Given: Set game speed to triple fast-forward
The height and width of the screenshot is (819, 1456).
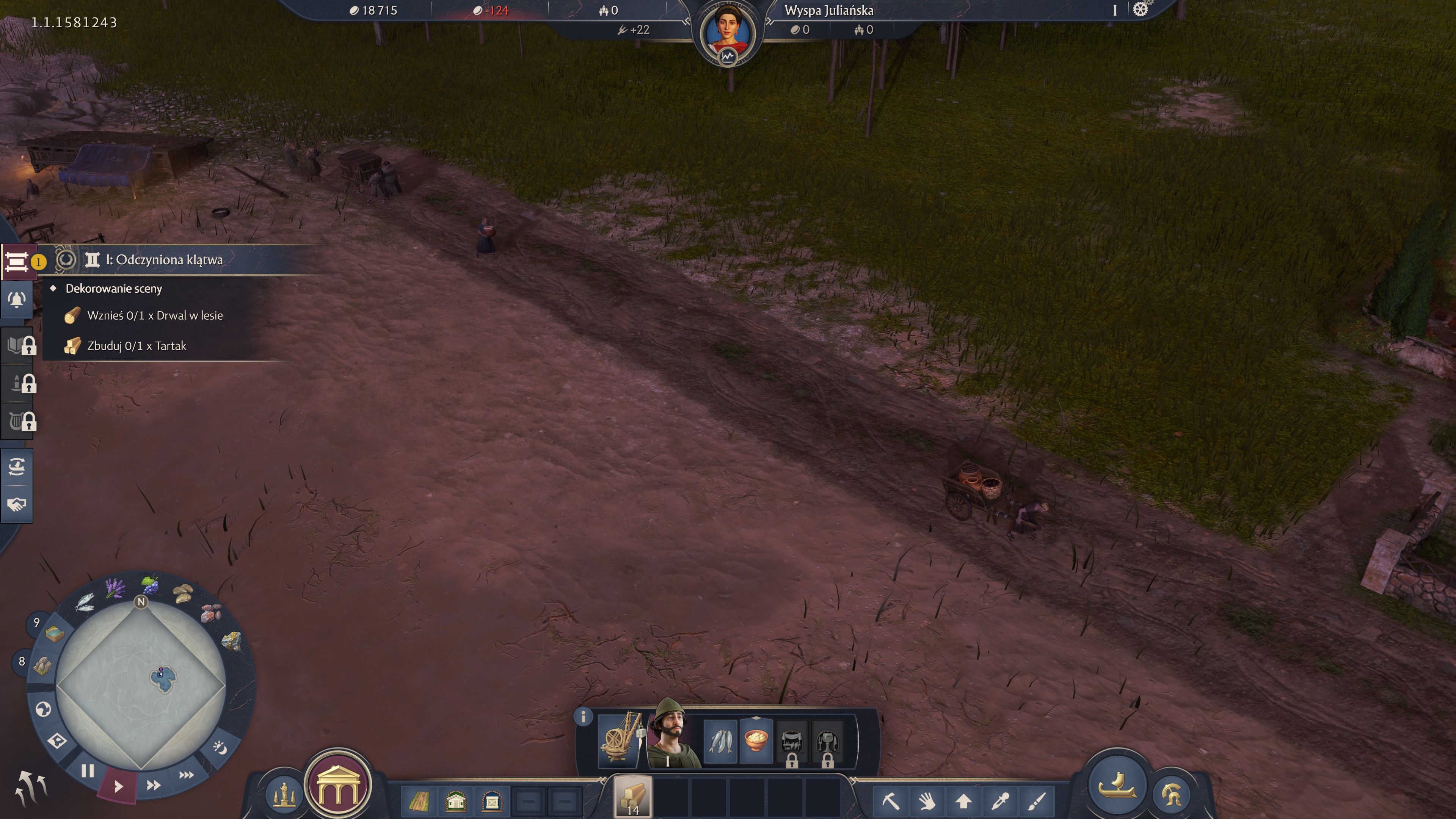Looking at the screenshot, I should tap(186, 775).
